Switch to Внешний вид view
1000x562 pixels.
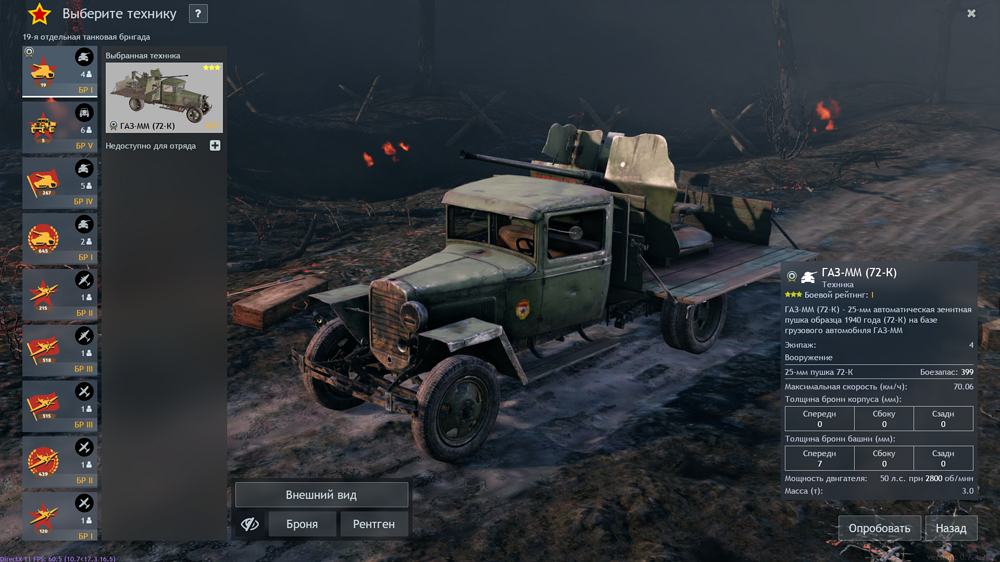[x=321, y=495]
